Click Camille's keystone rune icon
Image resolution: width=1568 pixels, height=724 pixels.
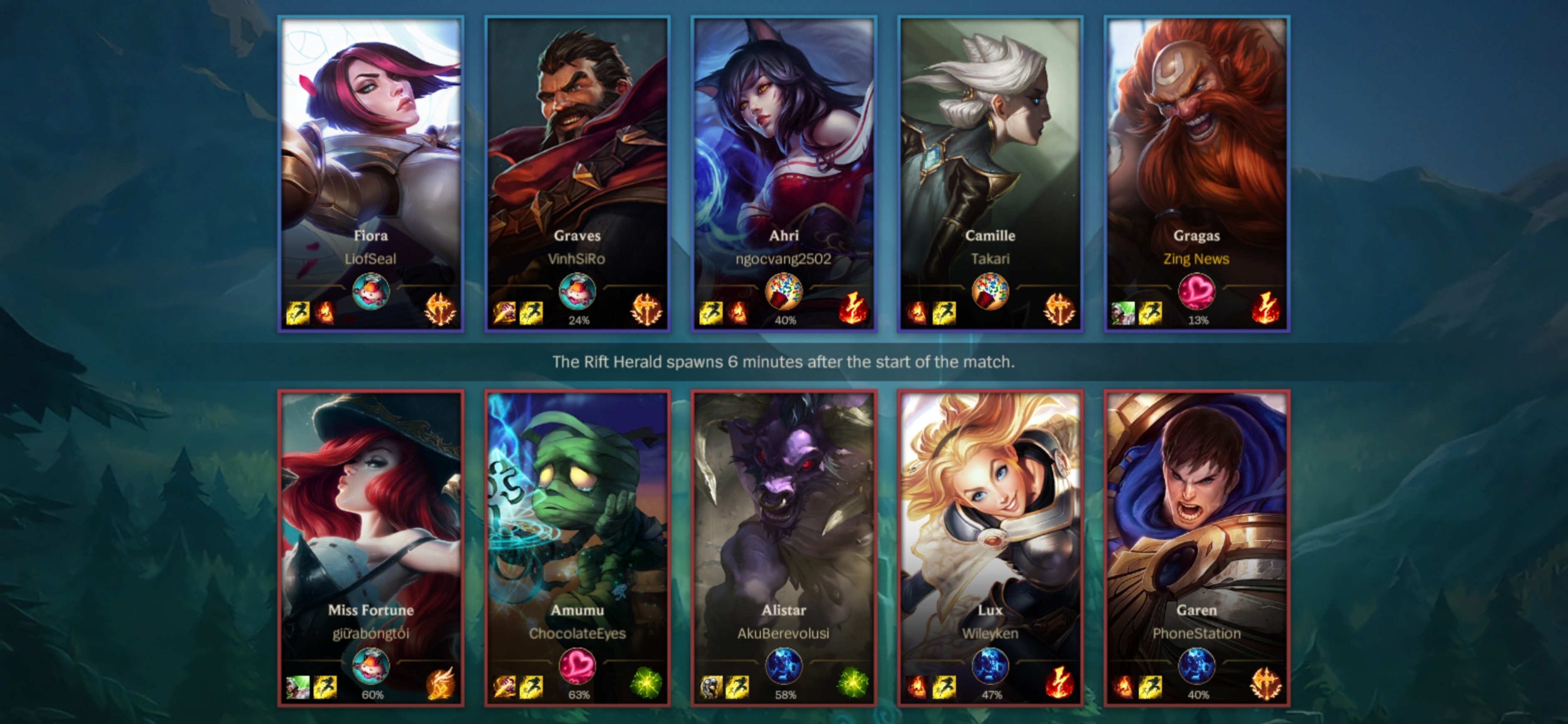point(1059,309)
